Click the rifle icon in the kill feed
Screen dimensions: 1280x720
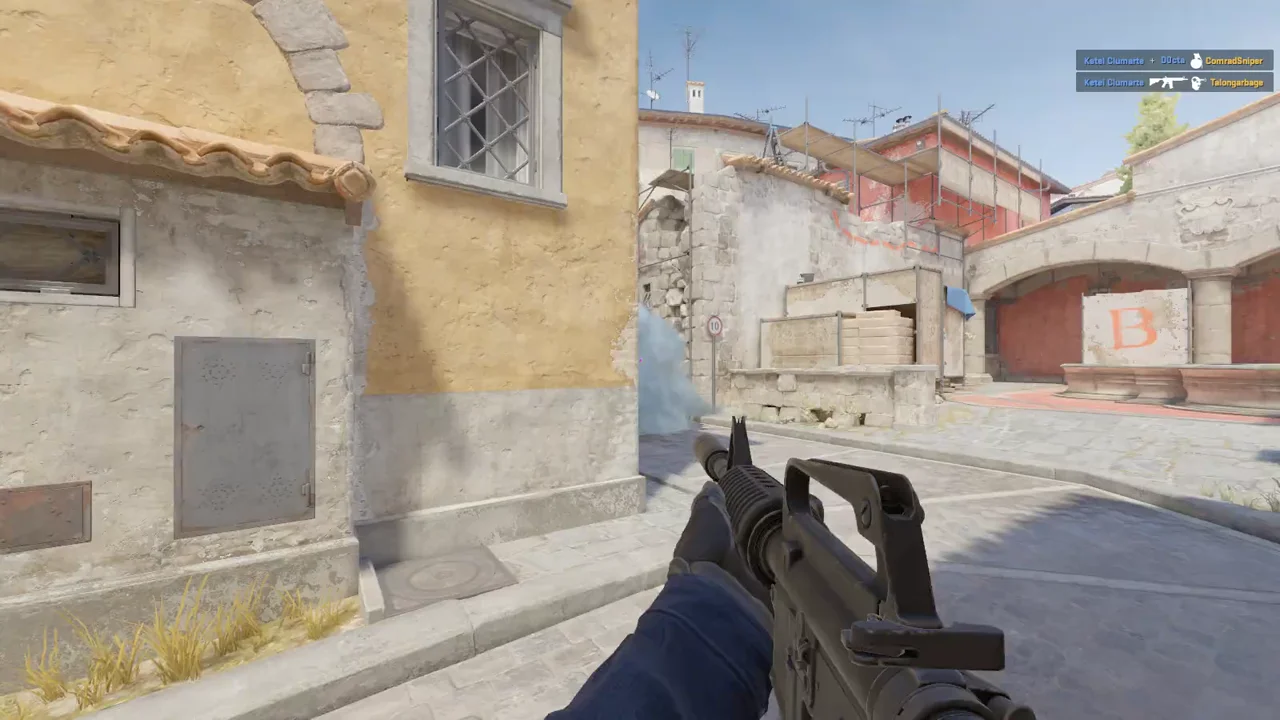1167,82
